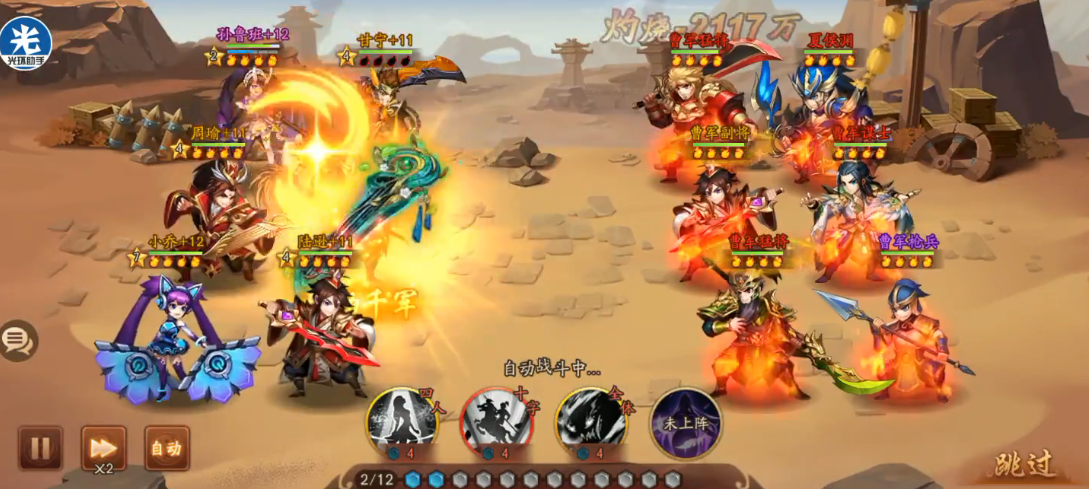Image resolution: width=1089 pixels, height=489 pixels.
Task: Open the chat bubble icon
Action: 17,341
